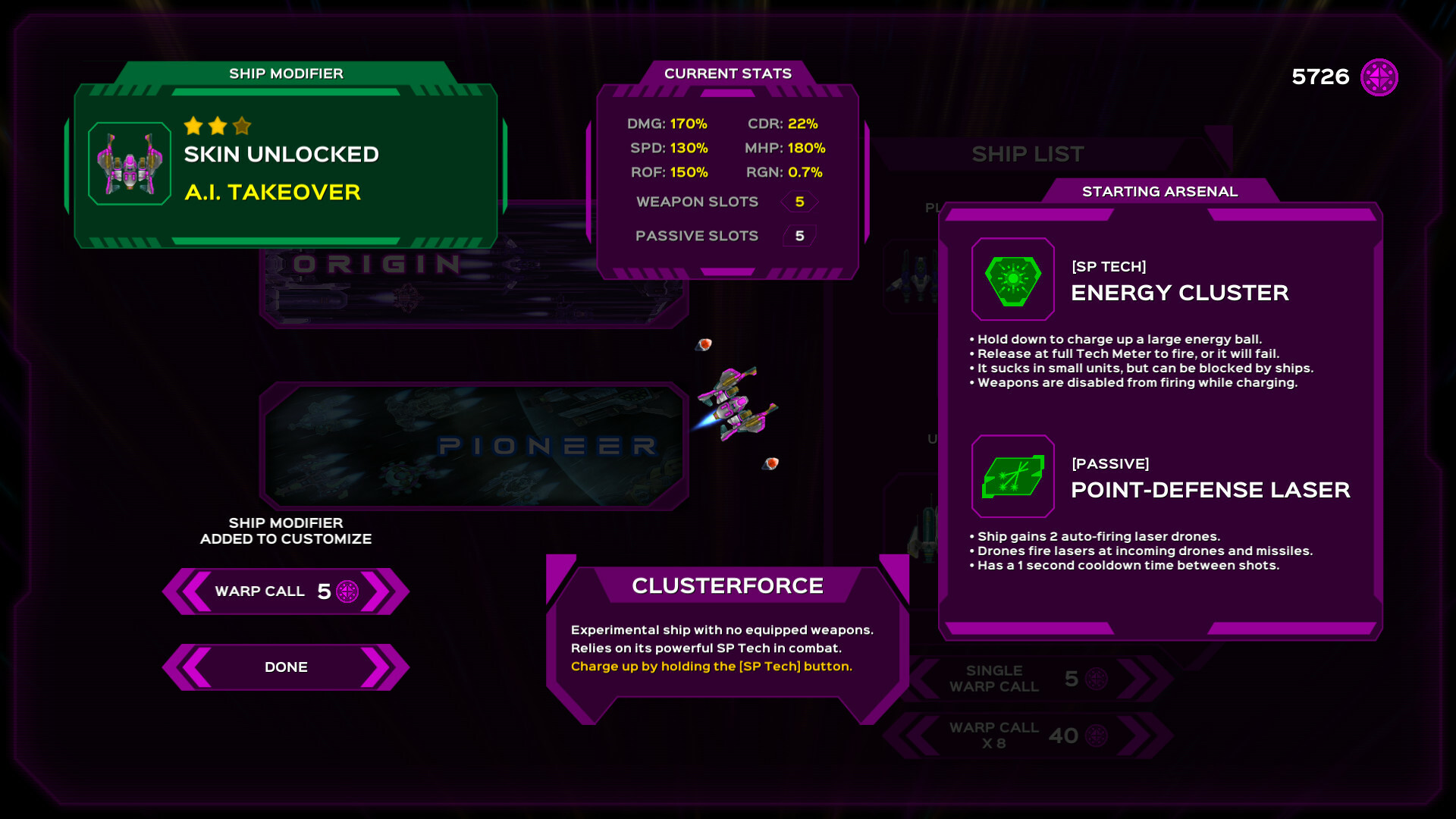Switch to the Current Stats panel
This screenshot has height=819, width=1456.
coord(727,74)
